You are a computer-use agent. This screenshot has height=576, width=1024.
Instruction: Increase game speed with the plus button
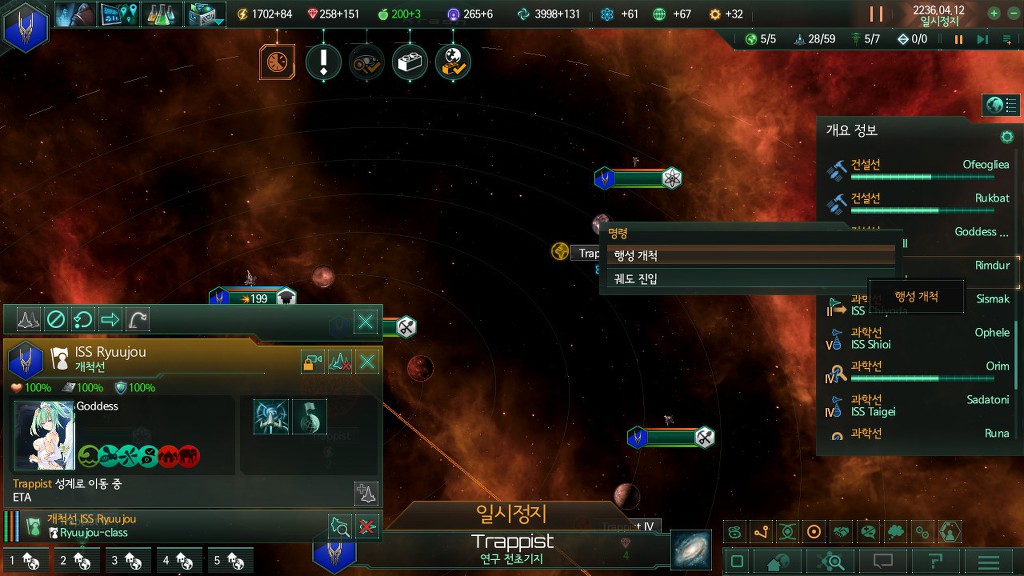click(x=994, y=14)
